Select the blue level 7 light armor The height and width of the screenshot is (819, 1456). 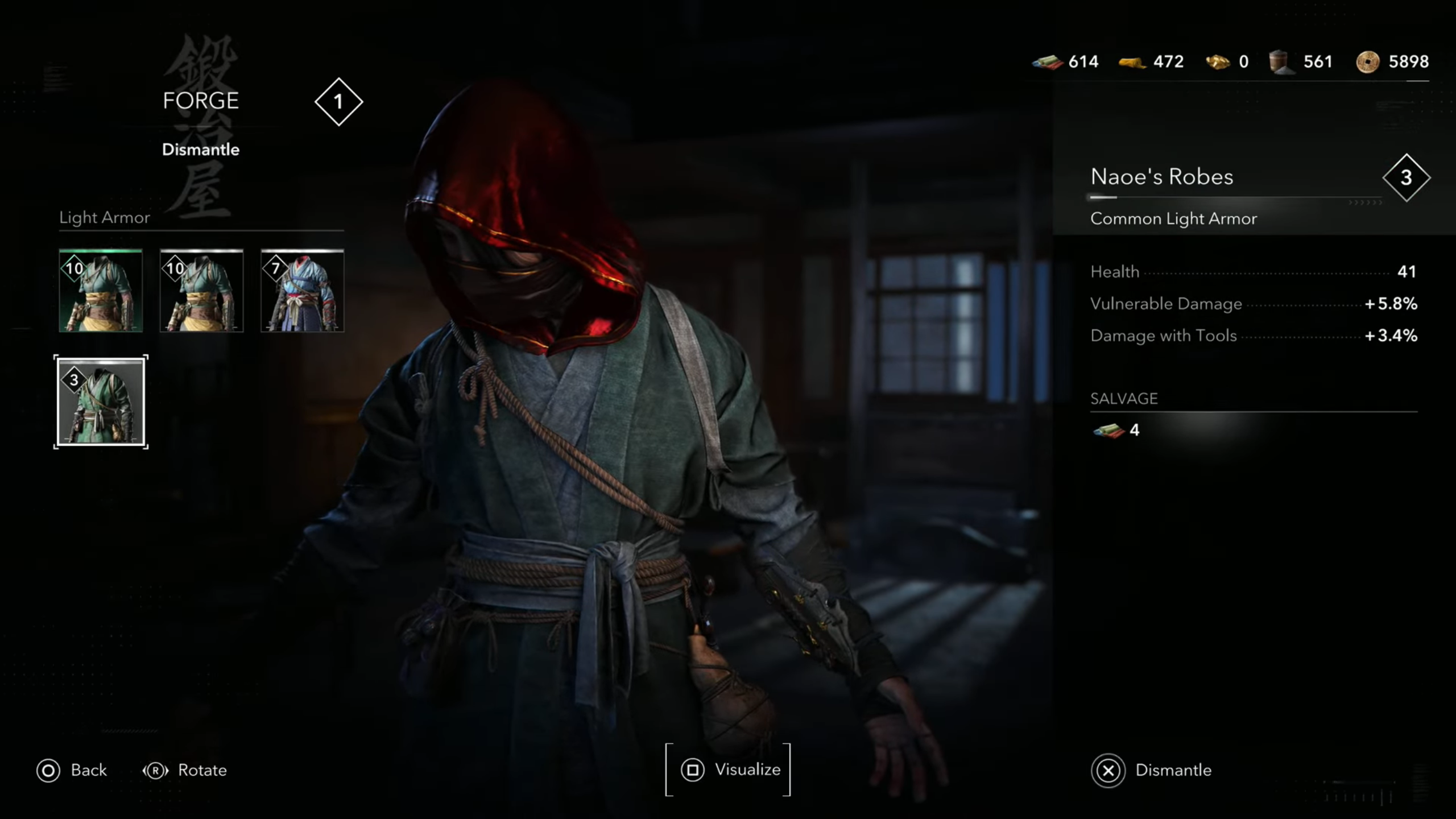(x=302, y=291)
